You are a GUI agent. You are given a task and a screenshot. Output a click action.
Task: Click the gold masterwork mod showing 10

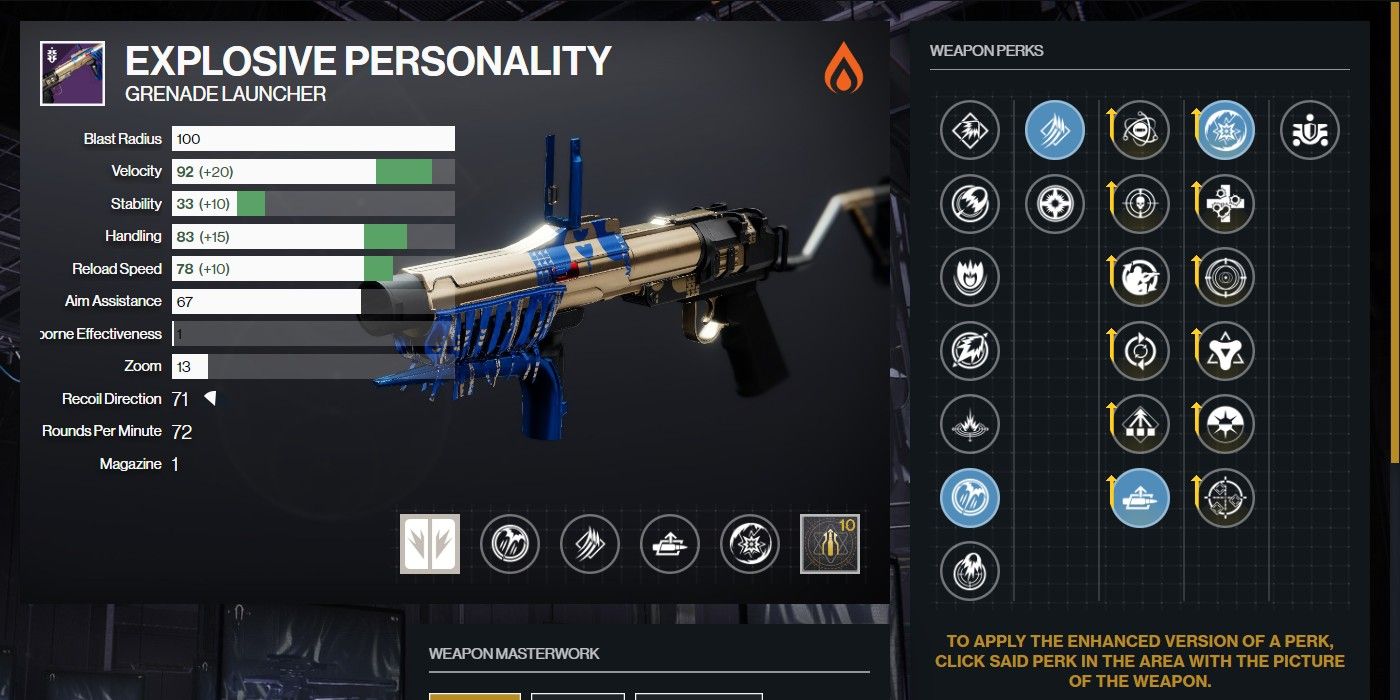(830, 544)
